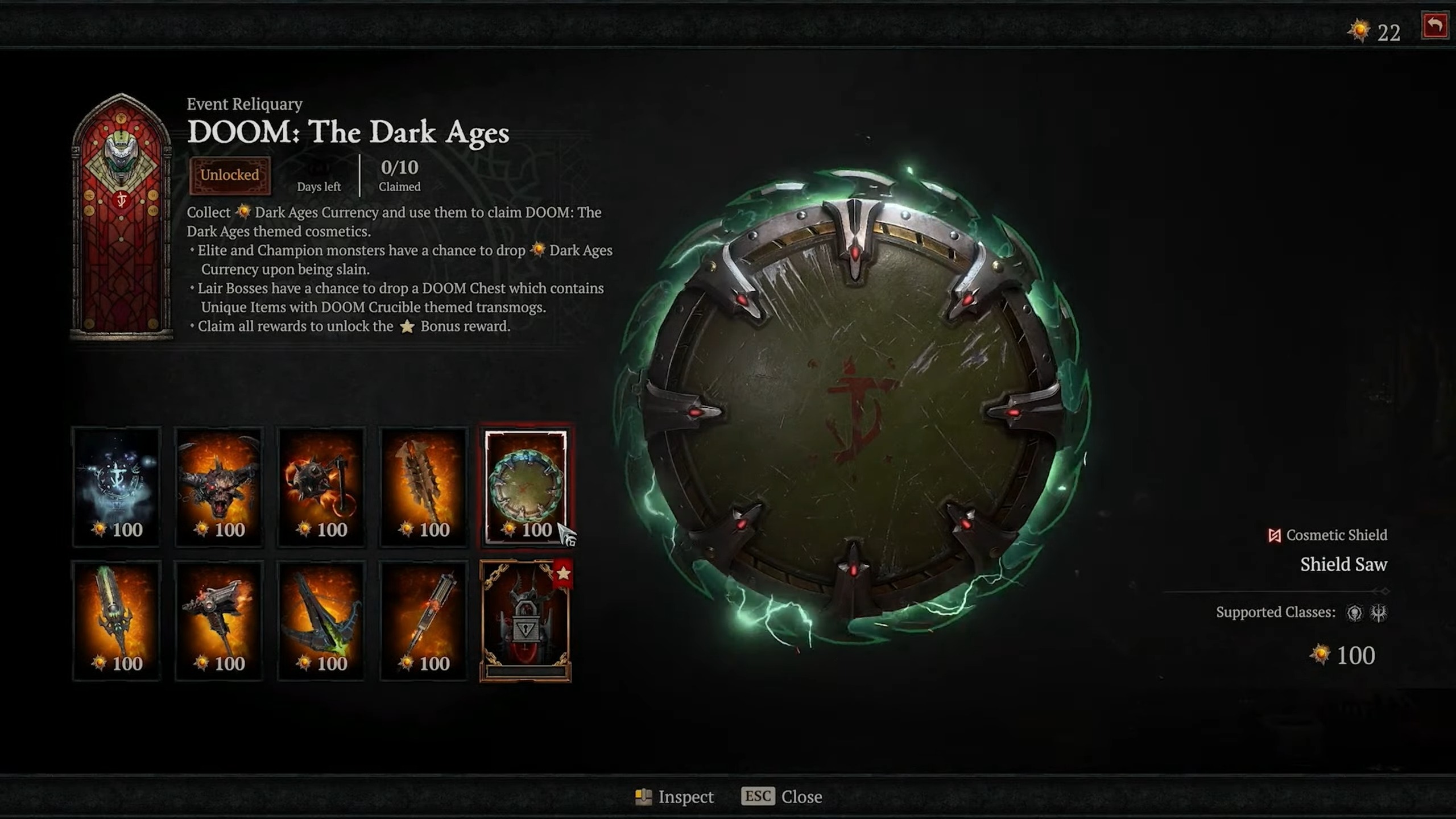Click the red star badge on the bonus reward card
Screen dimensions: 1456x819
564,573
